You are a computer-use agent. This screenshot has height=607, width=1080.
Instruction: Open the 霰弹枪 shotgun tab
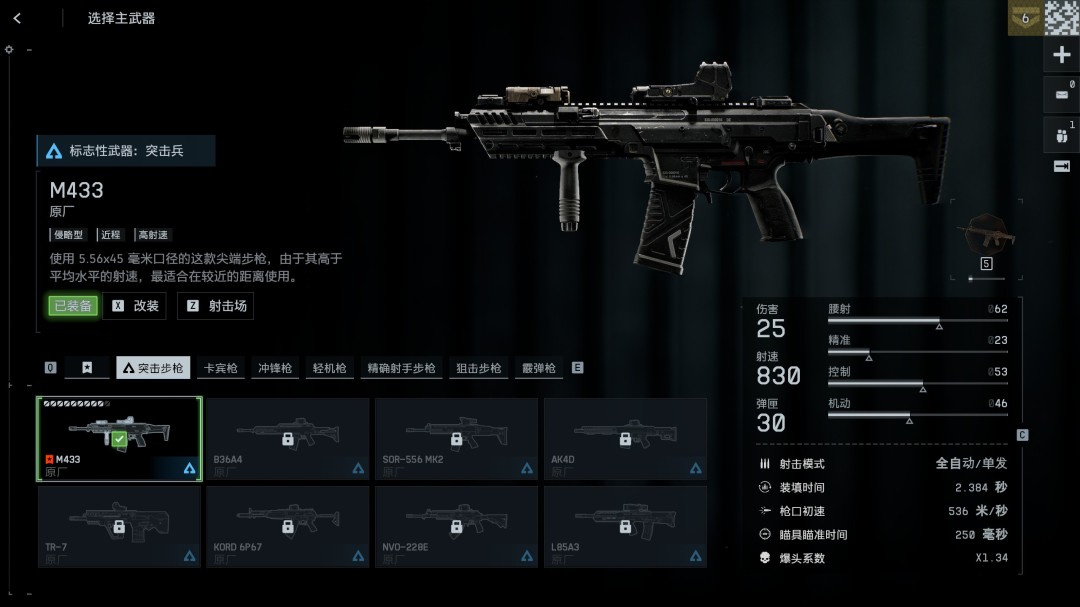tap(538, 368)
